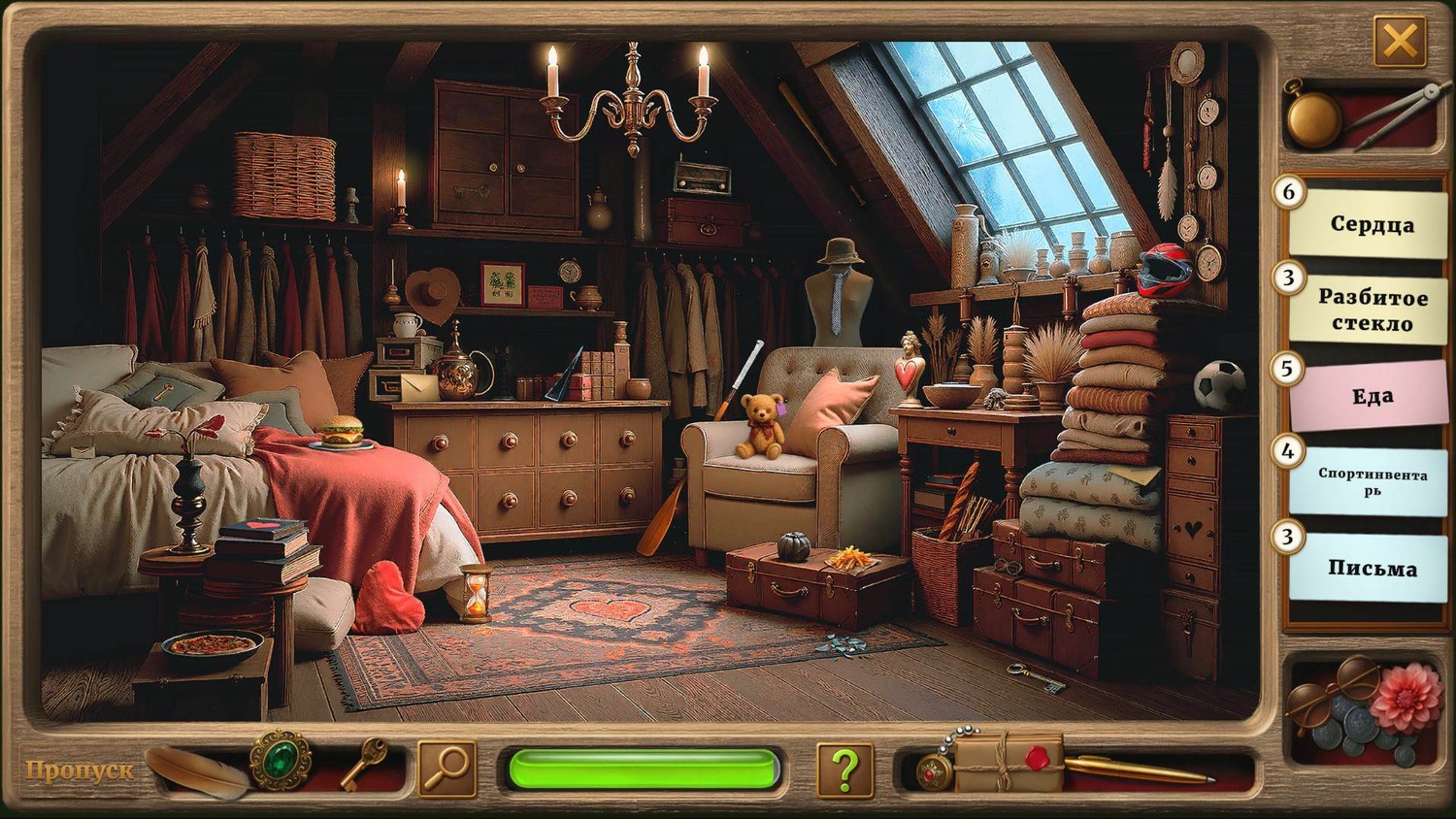Select the Сердца category note
Viewport: 1456px width, 819px height.
(x=1371, y=224)
